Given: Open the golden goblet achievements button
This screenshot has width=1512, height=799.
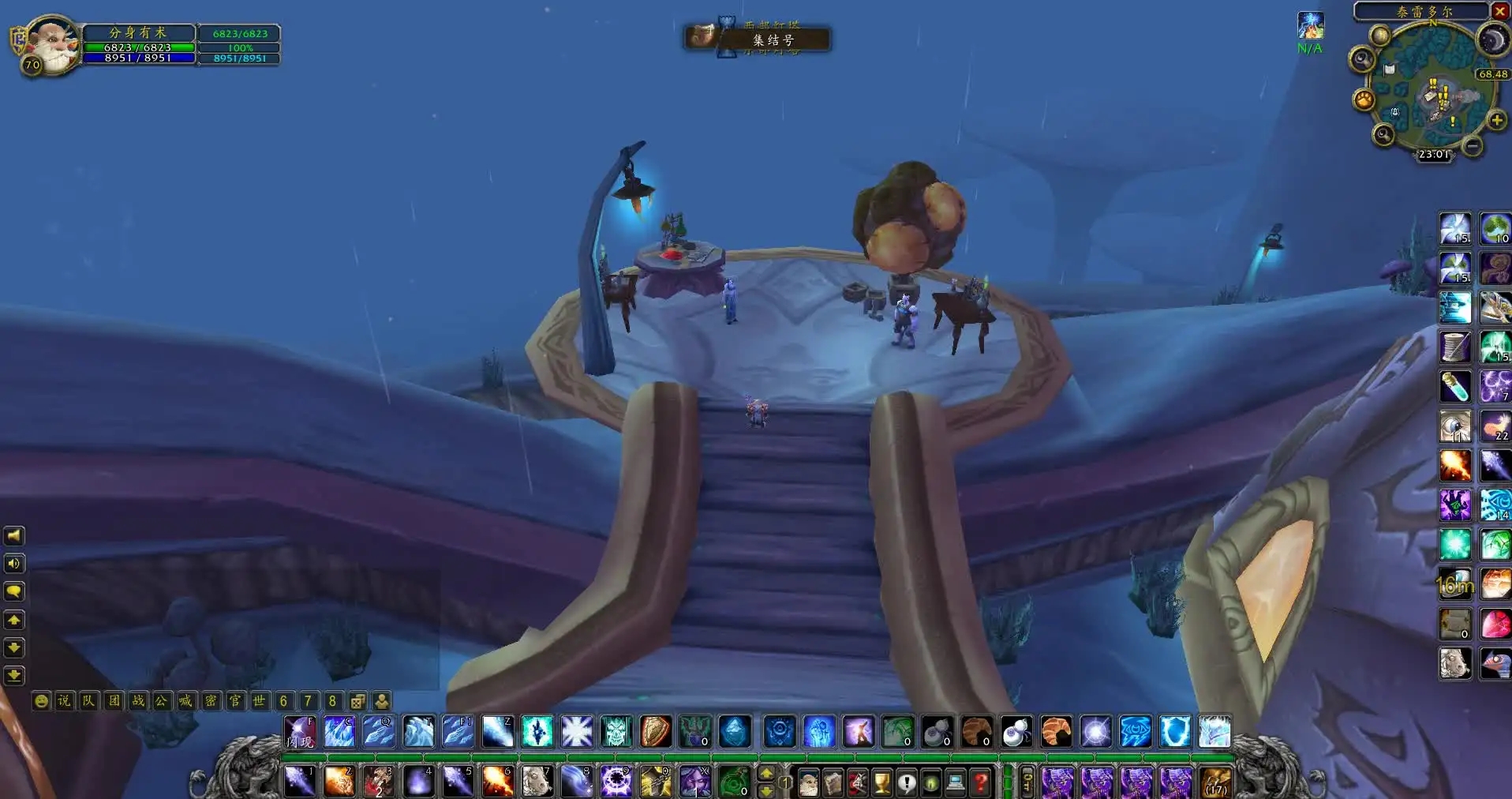Looking at the screenshot, I should (x=881, y=782).
